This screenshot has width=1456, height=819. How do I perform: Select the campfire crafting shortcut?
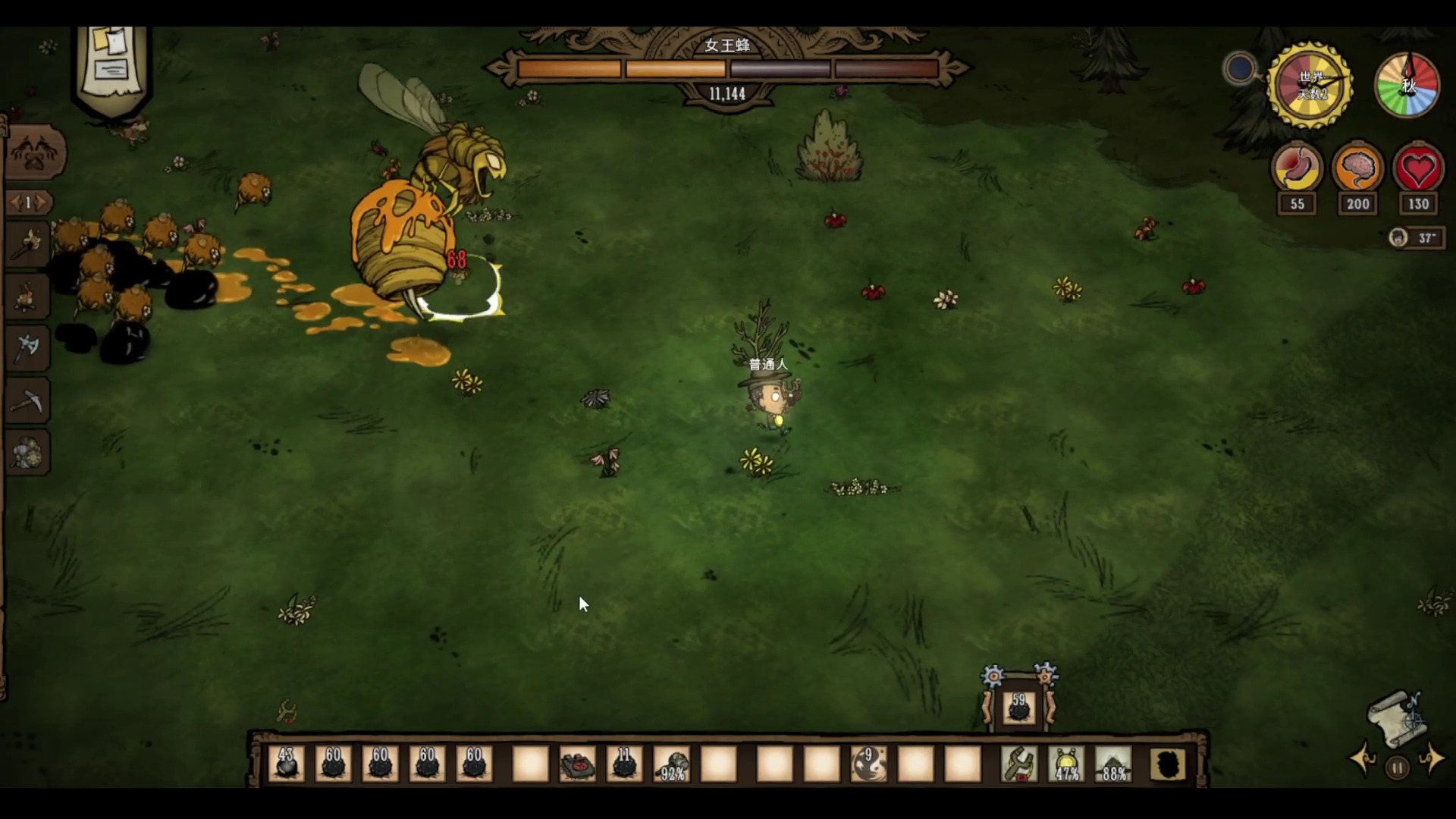tap(28, 296)
